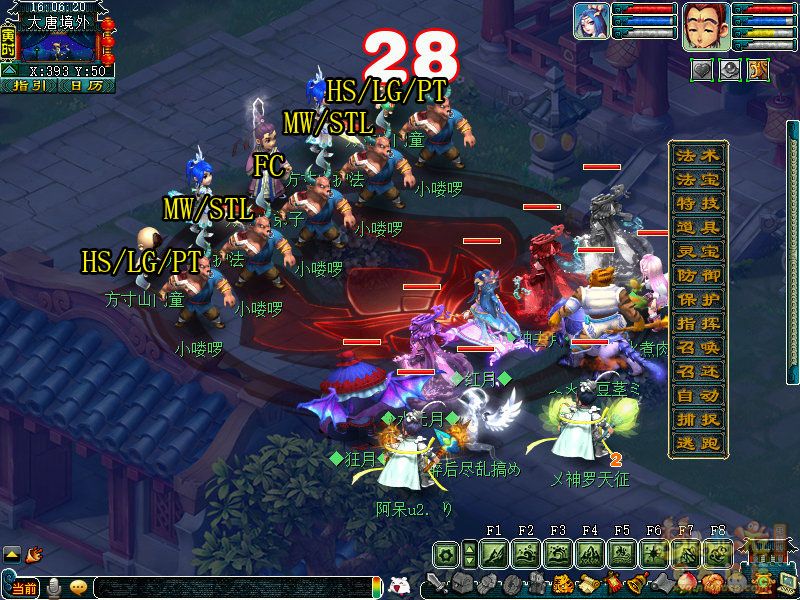Activate the F1 hotkey skill slot
This screenshot has height=600, width=800.
coord(494,553)
